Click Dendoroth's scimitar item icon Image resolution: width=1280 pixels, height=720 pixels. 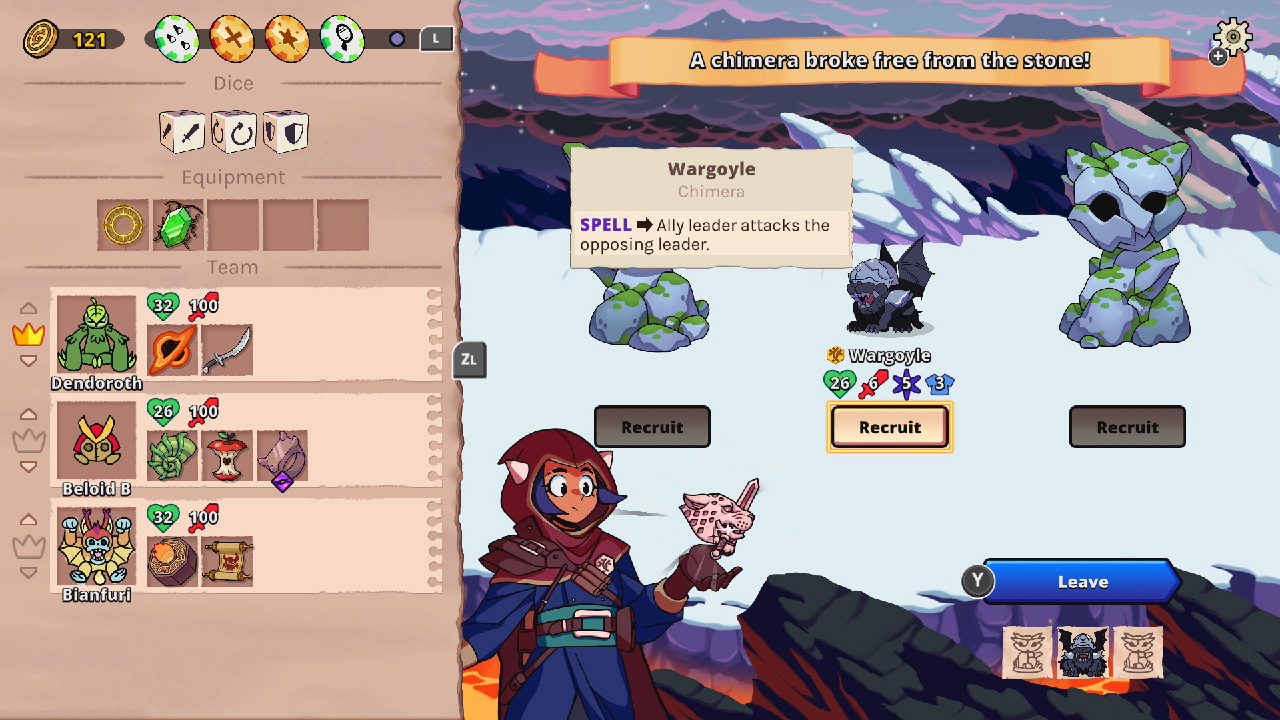coord(227,350)
